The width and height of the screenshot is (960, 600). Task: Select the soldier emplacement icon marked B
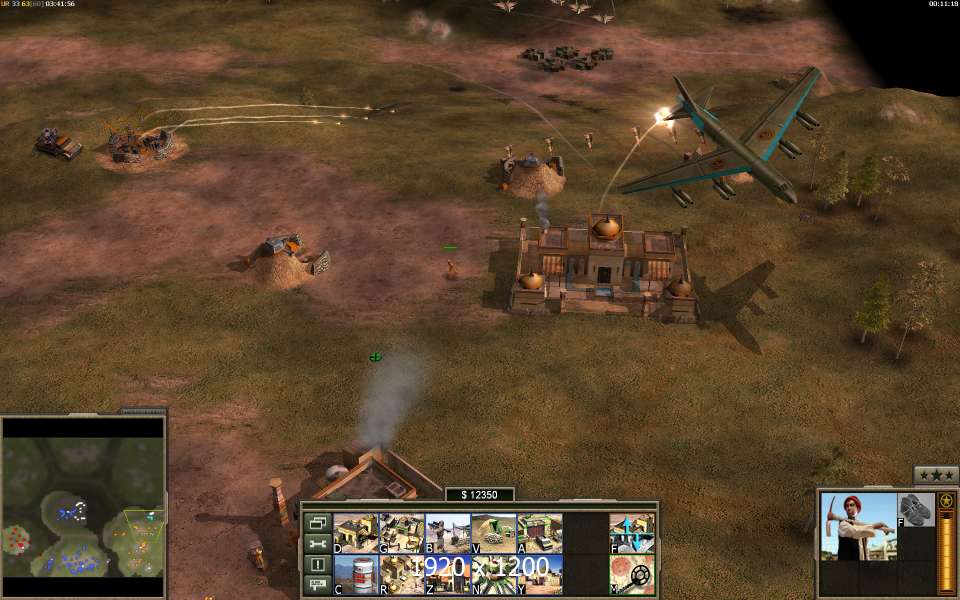coord(447,533)
